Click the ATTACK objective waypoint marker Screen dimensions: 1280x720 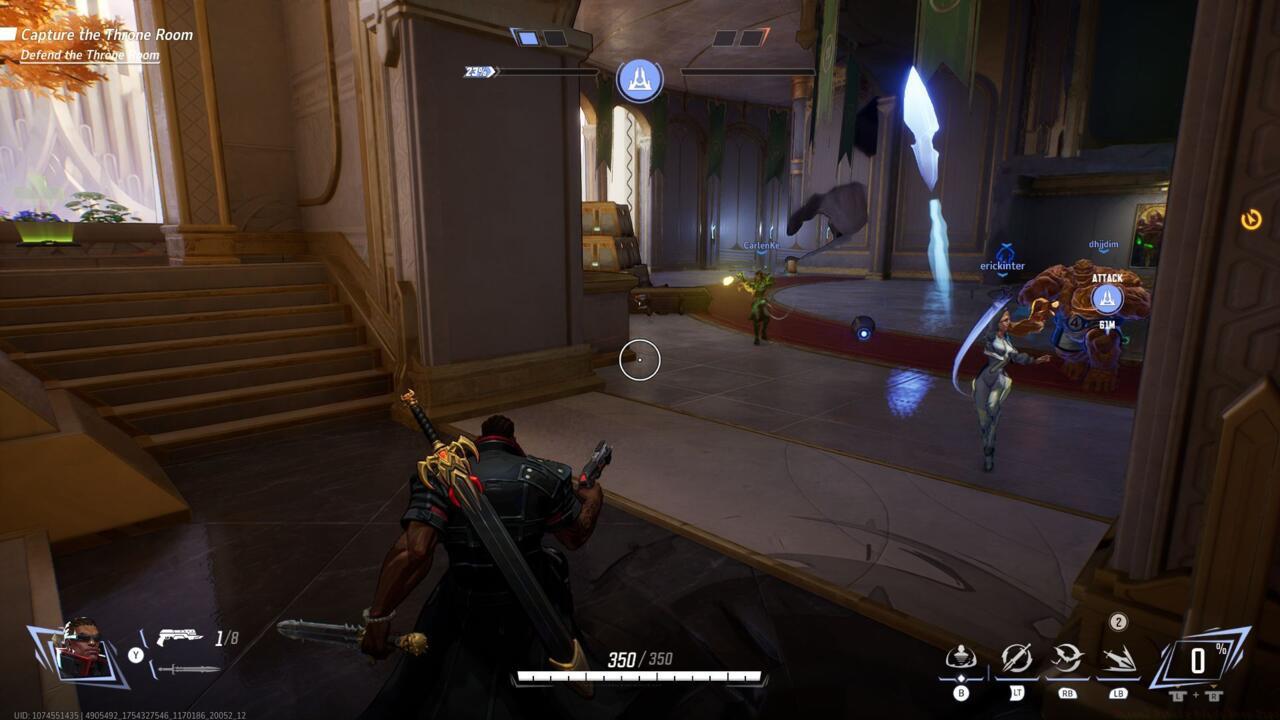coord(1106,298)
